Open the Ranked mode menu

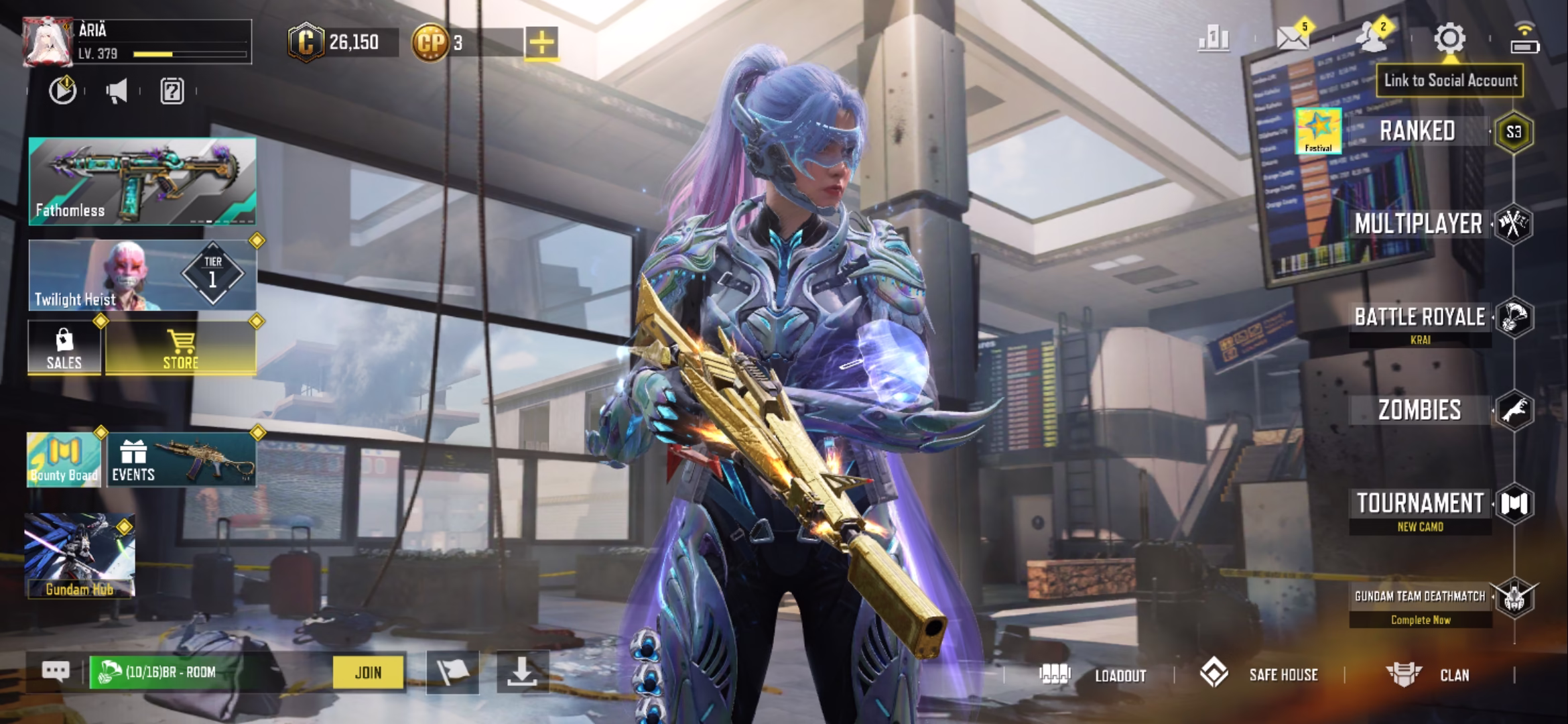pyautogui.click(x=1417, y=131)
